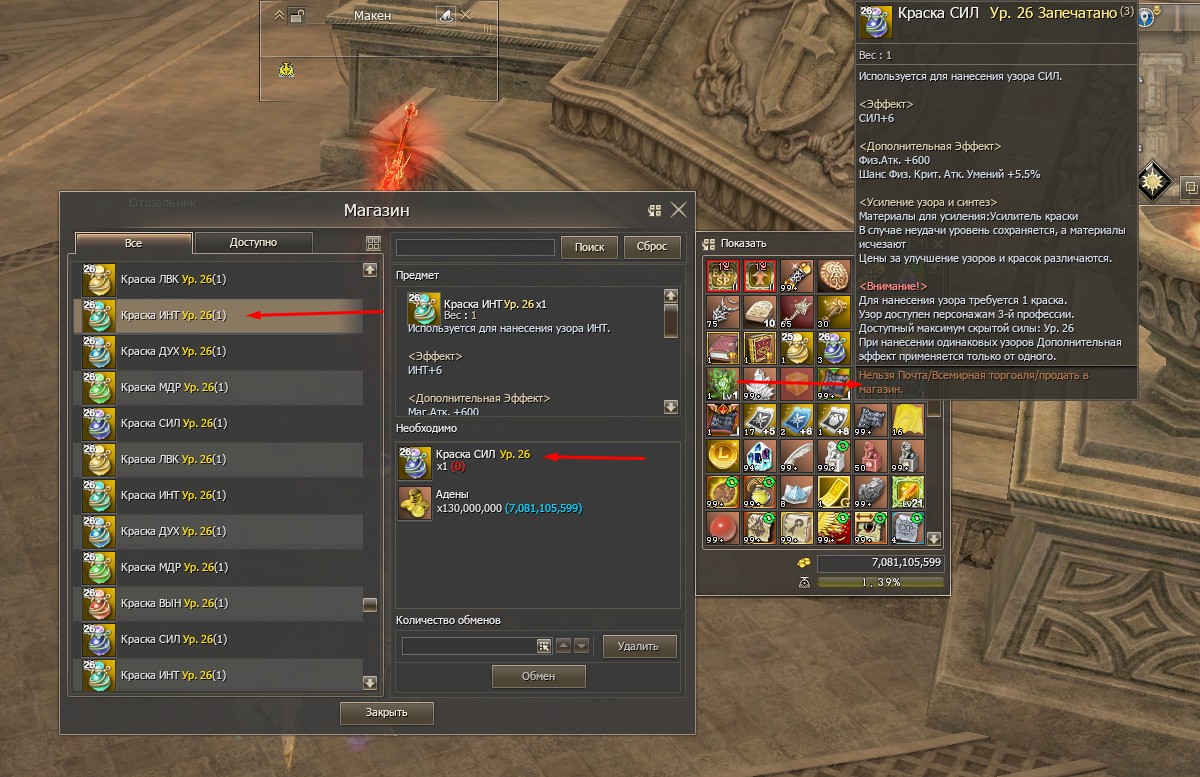The width and height of the screenshot is (1200, 777).
Task: Click the Поиск search button
Action: (589, 247)
